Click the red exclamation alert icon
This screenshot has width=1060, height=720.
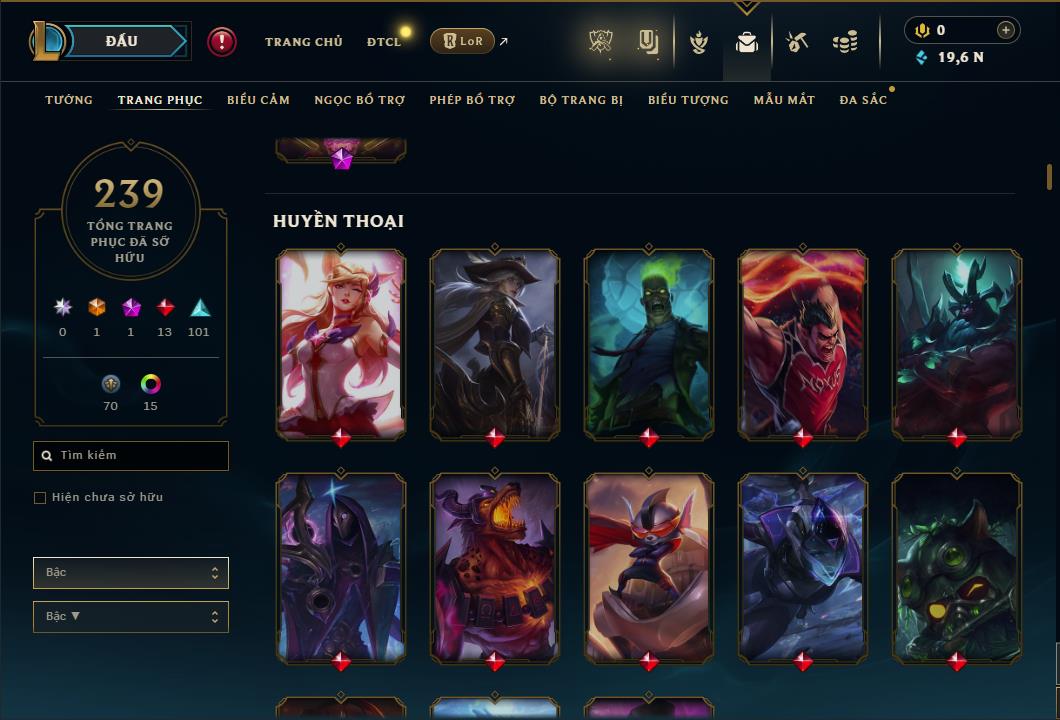click(221, 41)
